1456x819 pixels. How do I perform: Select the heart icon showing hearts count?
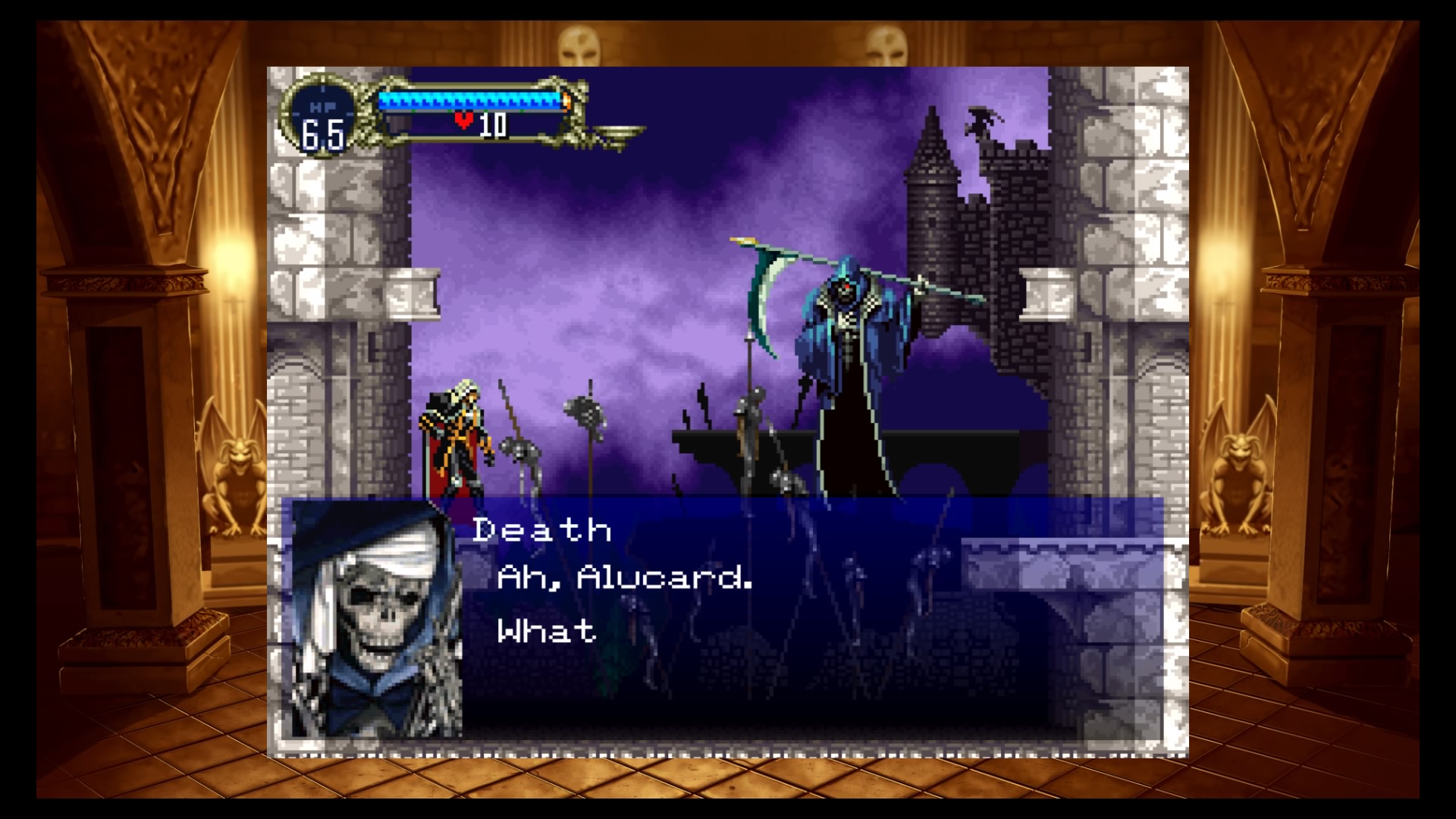pyautogui.click(x=463, y=120)
